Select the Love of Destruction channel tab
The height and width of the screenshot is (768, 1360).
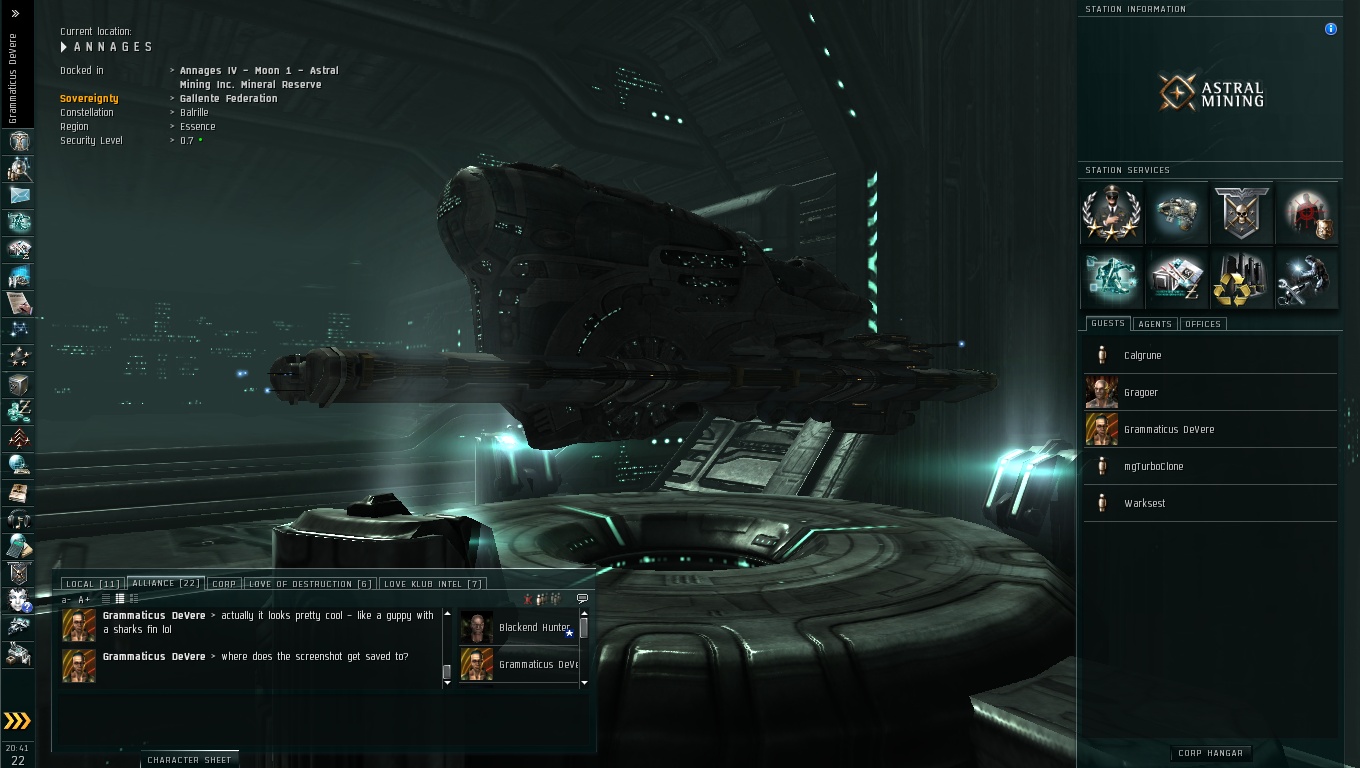click(x=309, y=584)
